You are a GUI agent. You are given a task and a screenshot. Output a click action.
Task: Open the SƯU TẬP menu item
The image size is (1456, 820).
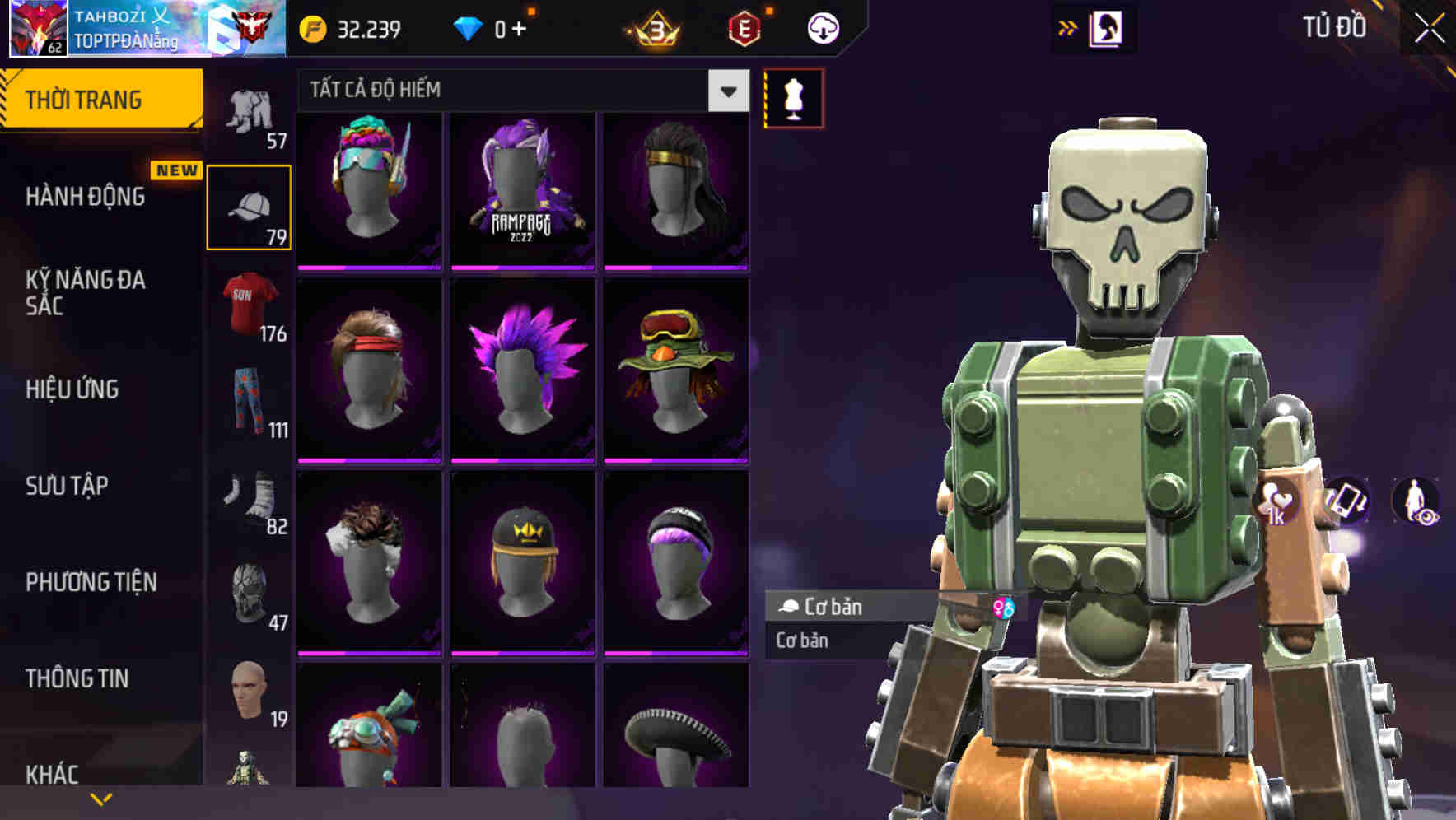[66, 487]
